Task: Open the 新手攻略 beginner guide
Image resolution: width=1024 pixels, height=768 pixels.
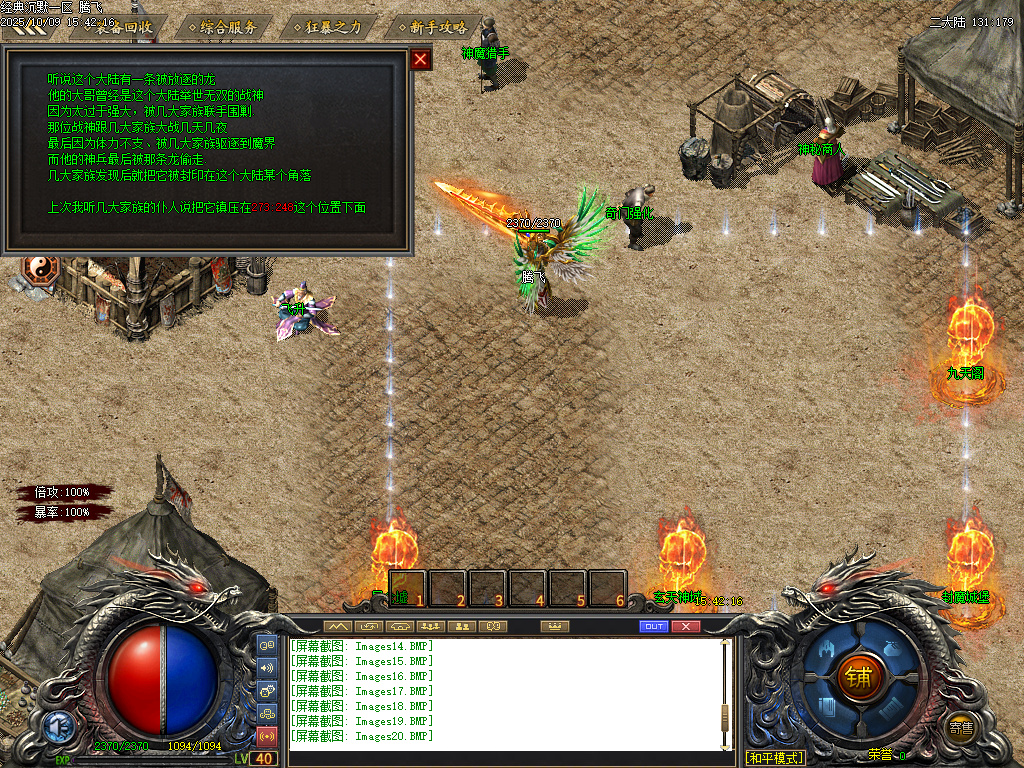Action: [436, 27]
